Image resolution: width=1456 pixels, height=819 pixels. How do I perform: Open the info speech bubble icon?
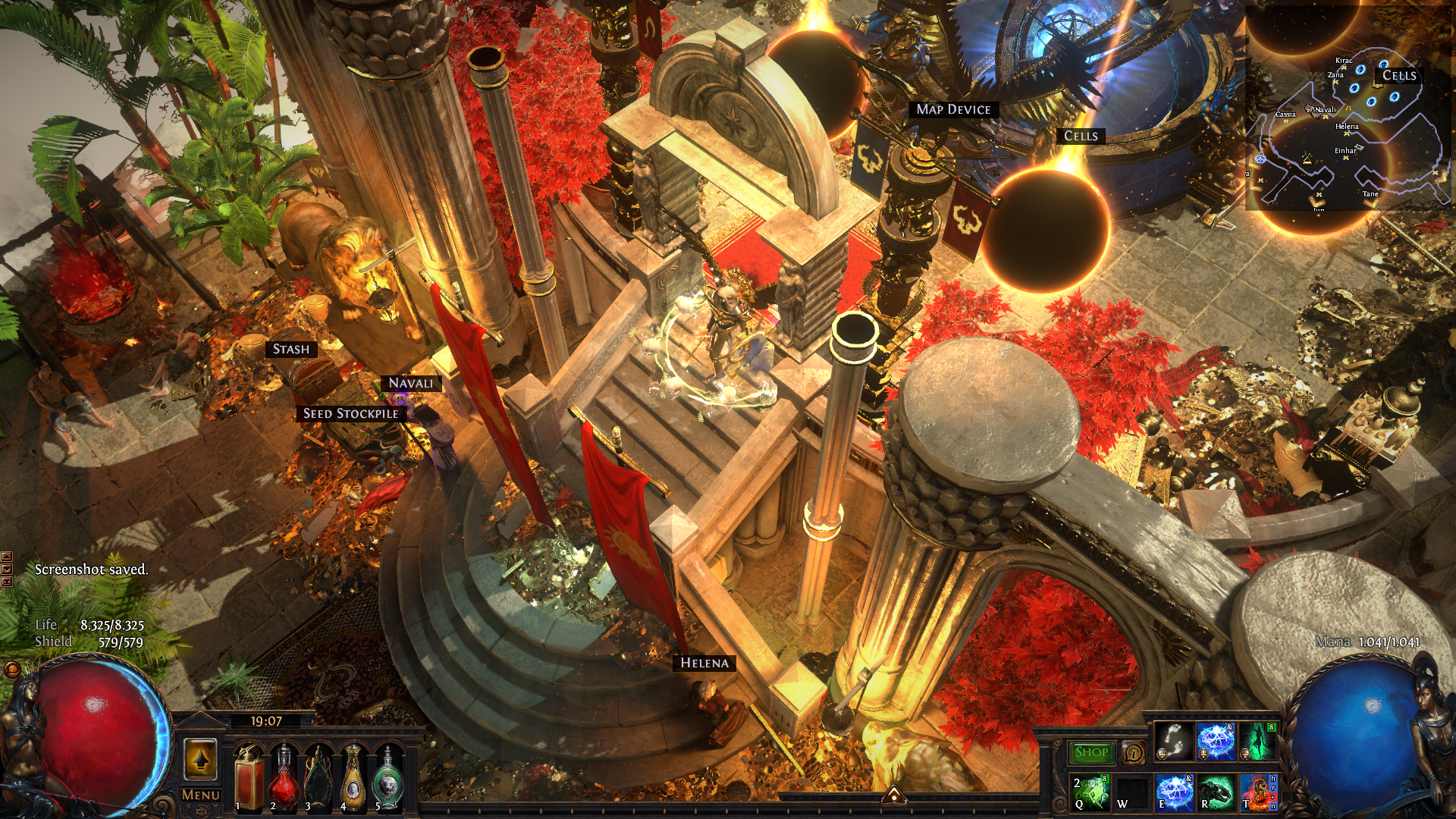[1133, 752]
